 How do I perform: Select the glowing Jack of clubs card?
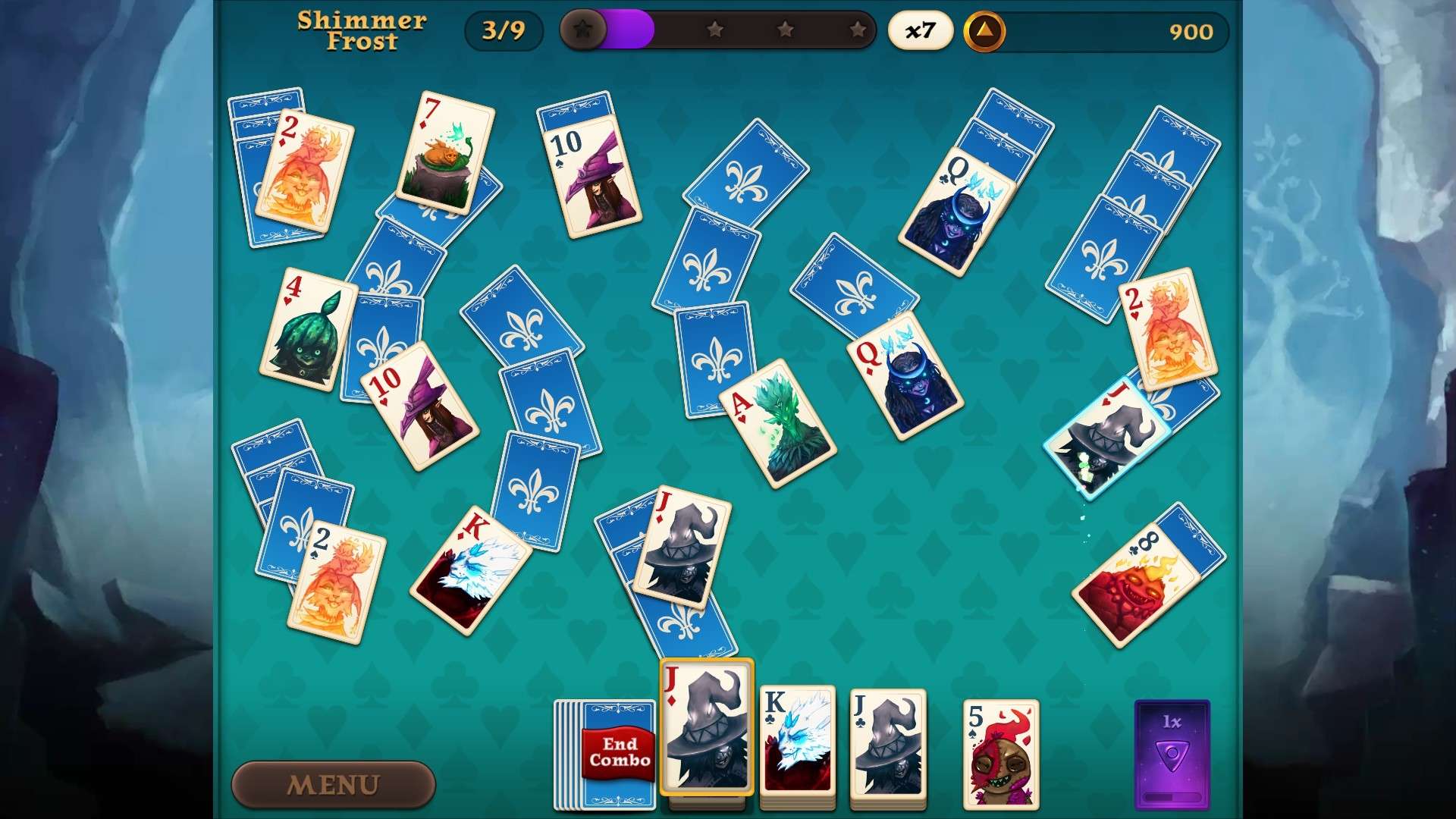(1107, 428)
